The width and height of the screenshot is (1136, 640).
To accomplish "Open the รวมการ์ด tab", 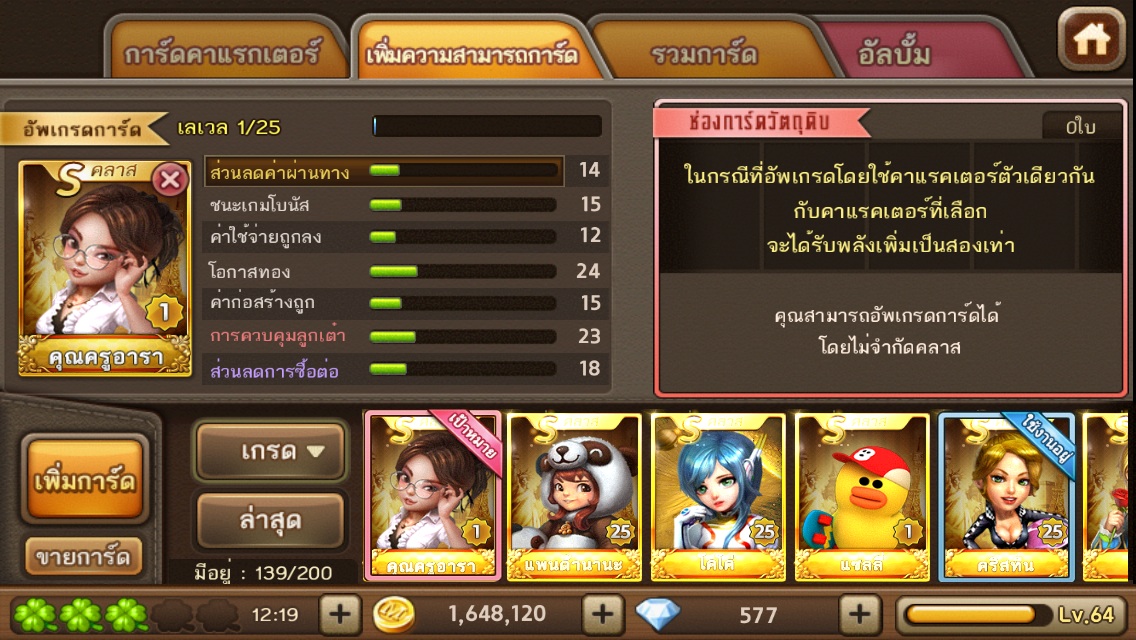I will [x=703, y=54].
